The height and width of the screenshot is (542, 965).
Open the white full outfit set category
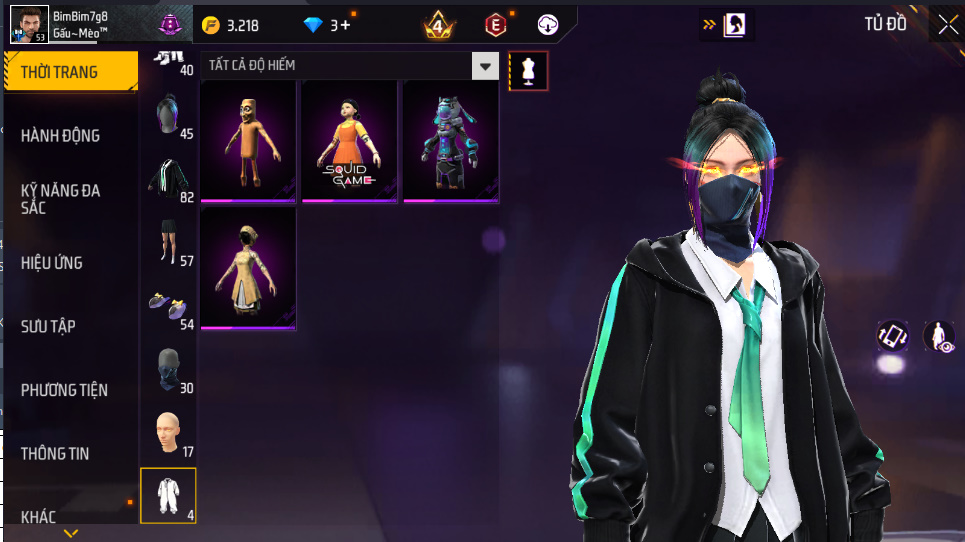click(168, 495)
